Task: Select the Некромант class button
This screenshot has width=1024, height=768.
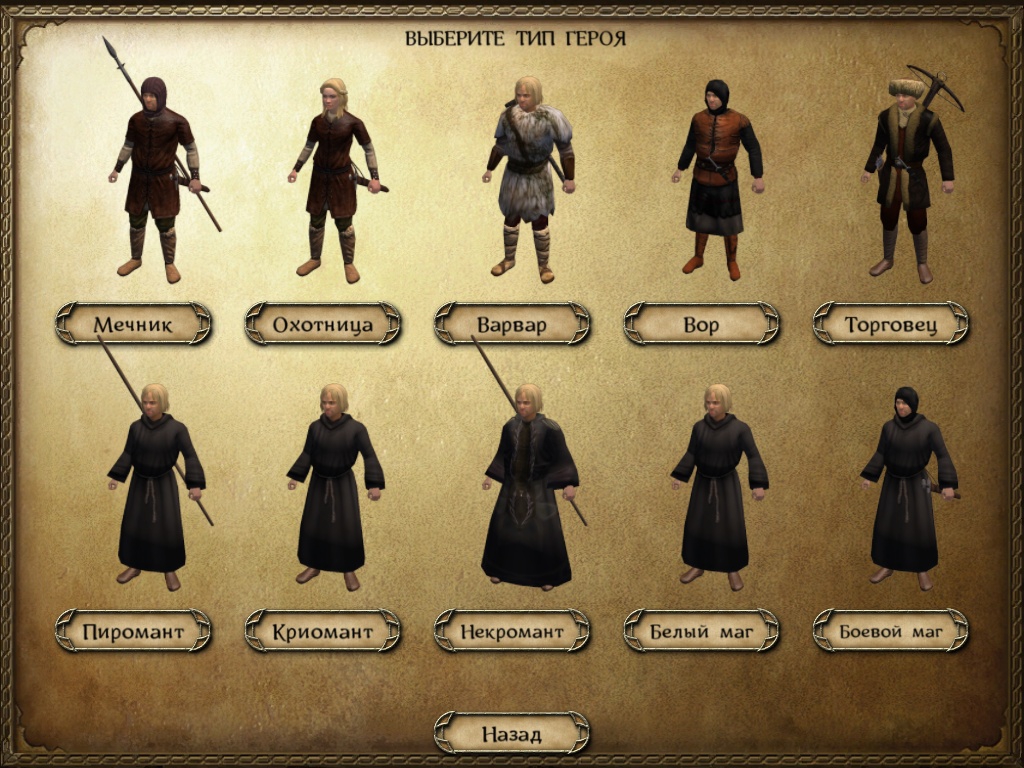Action: coord(512,631)
